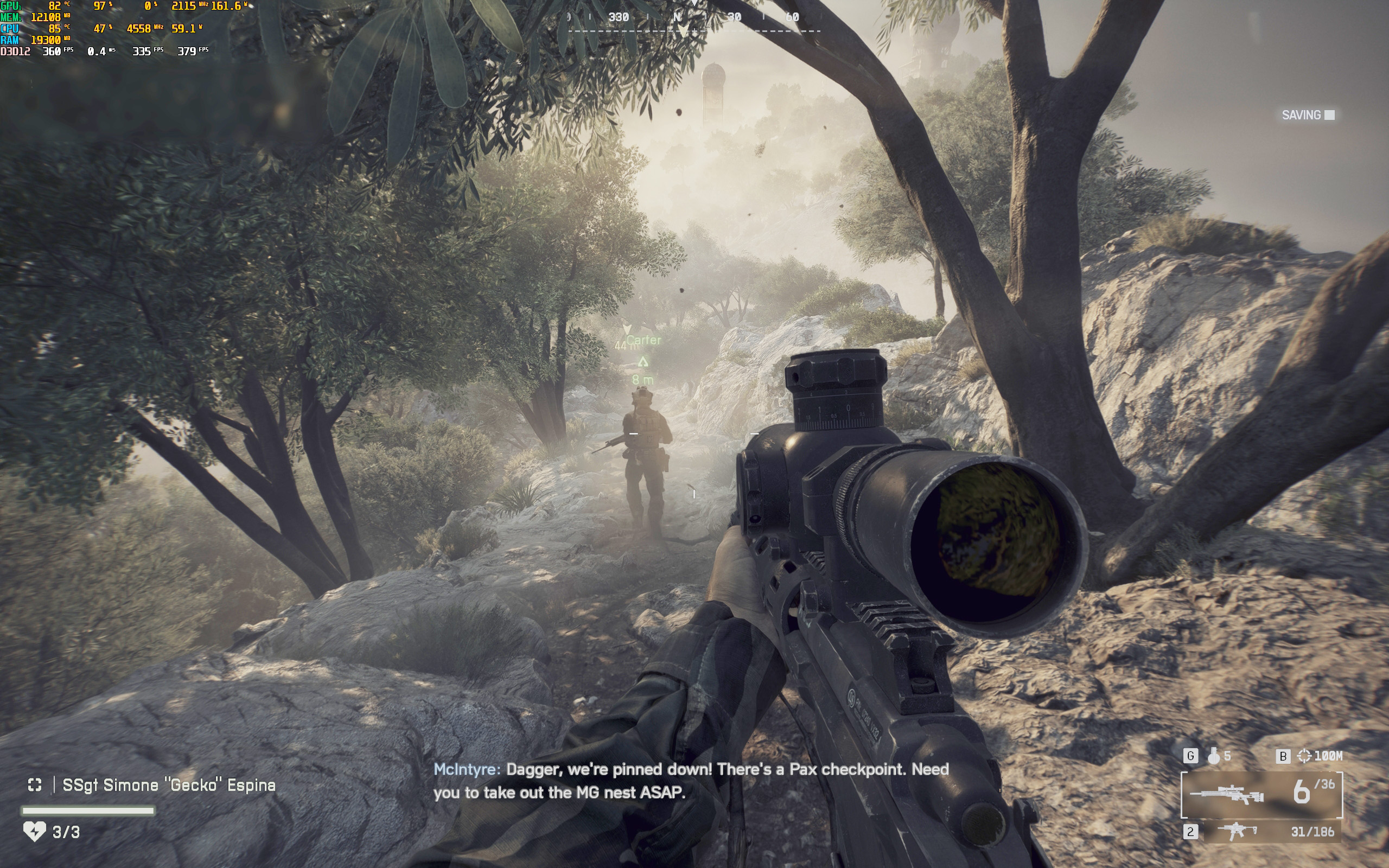Click the grenade icon
1389x868 pixels.
tap(1213, 756)
